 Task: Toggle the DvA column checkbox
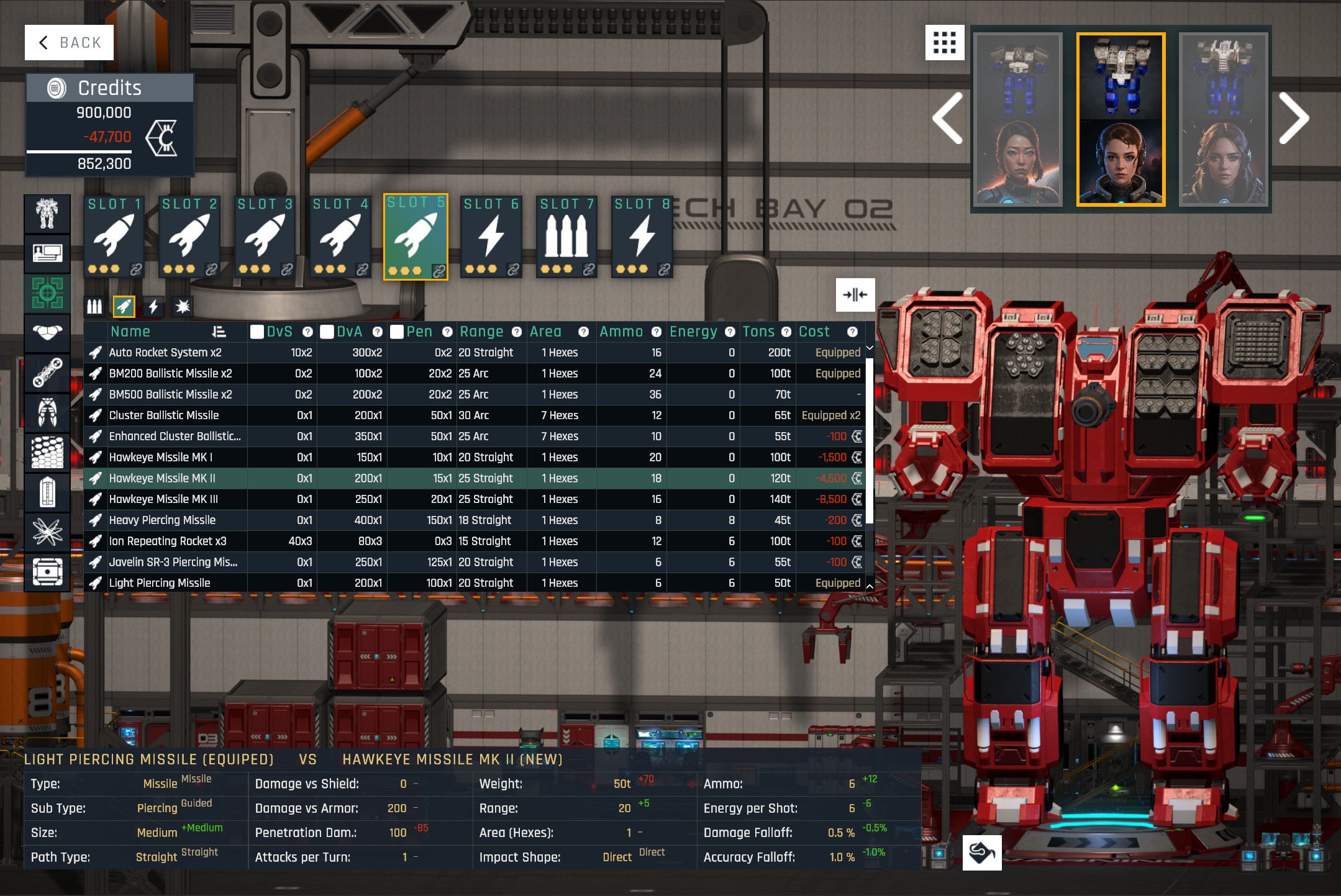[x=327, y=332]
